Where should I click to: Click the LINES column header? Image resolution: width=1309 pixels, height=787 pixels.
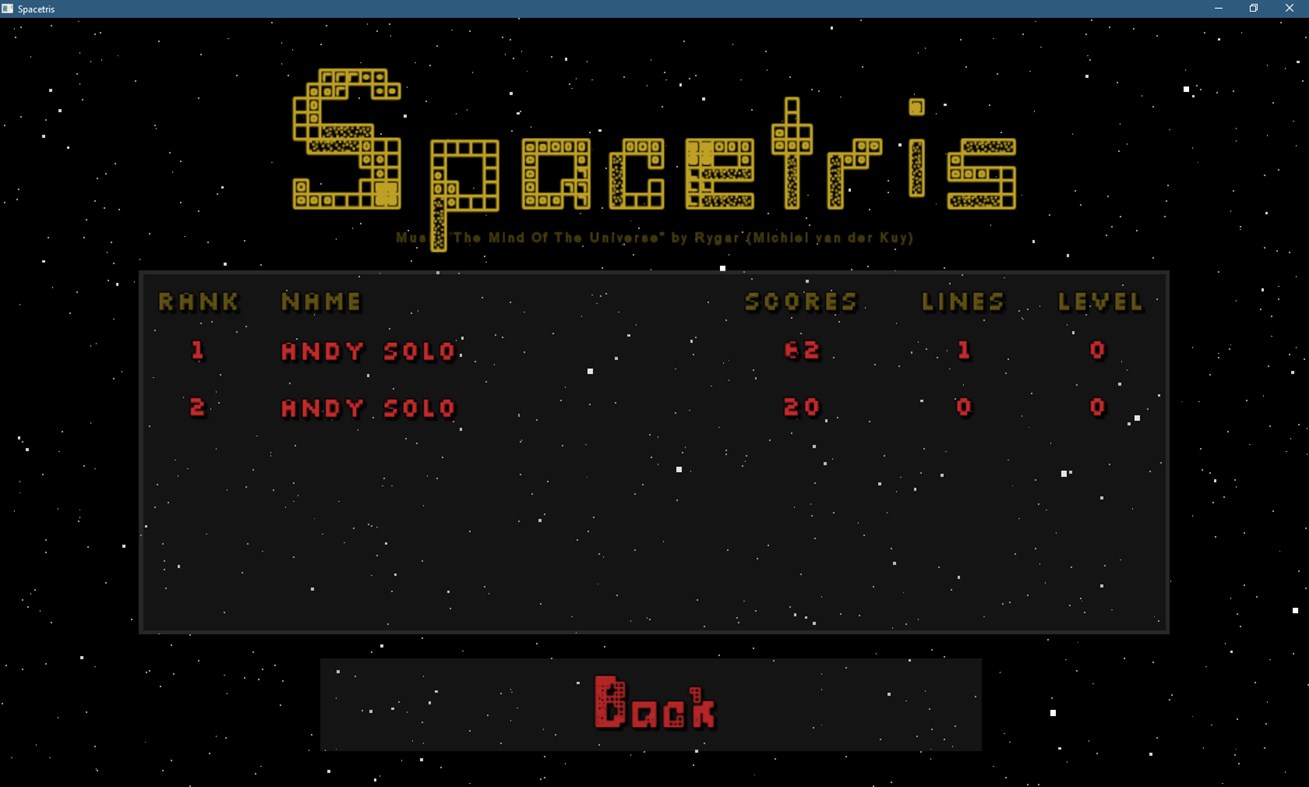(x=962, y=301)
